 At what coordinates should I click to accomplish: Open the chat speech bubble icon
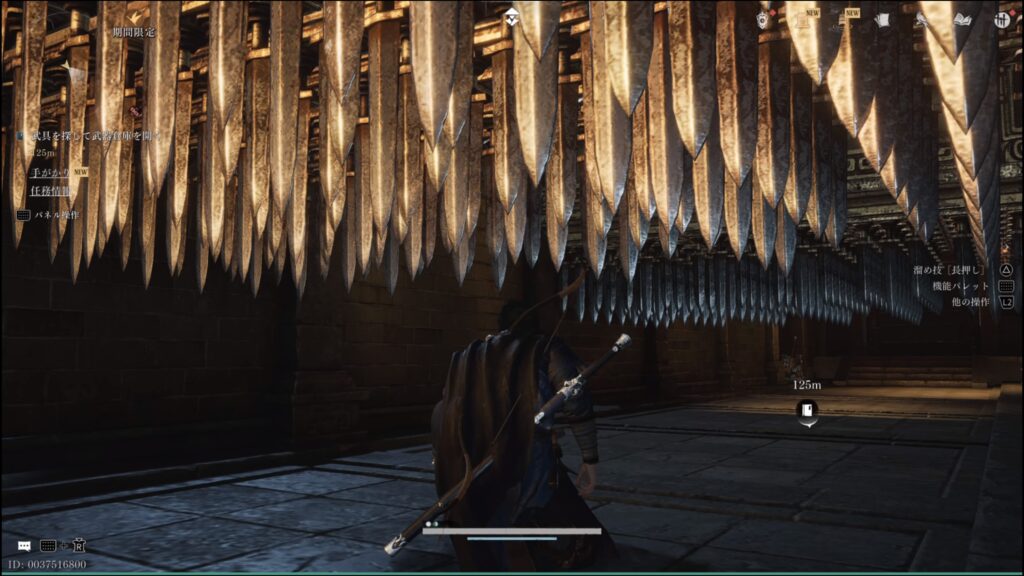click(24, 546)
